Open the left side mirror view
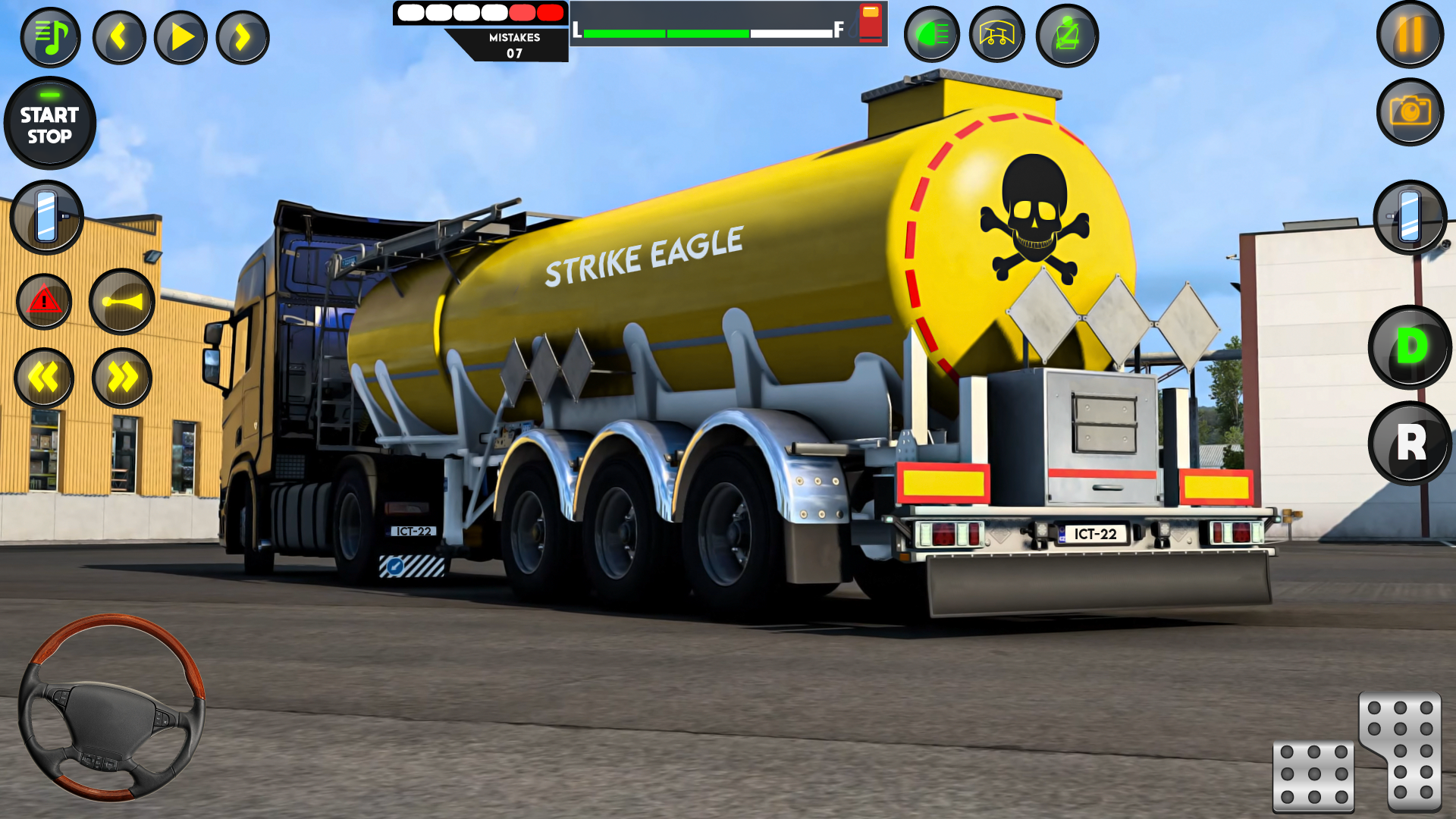Screen dimensions: 1456x819 tap(47, 218)
